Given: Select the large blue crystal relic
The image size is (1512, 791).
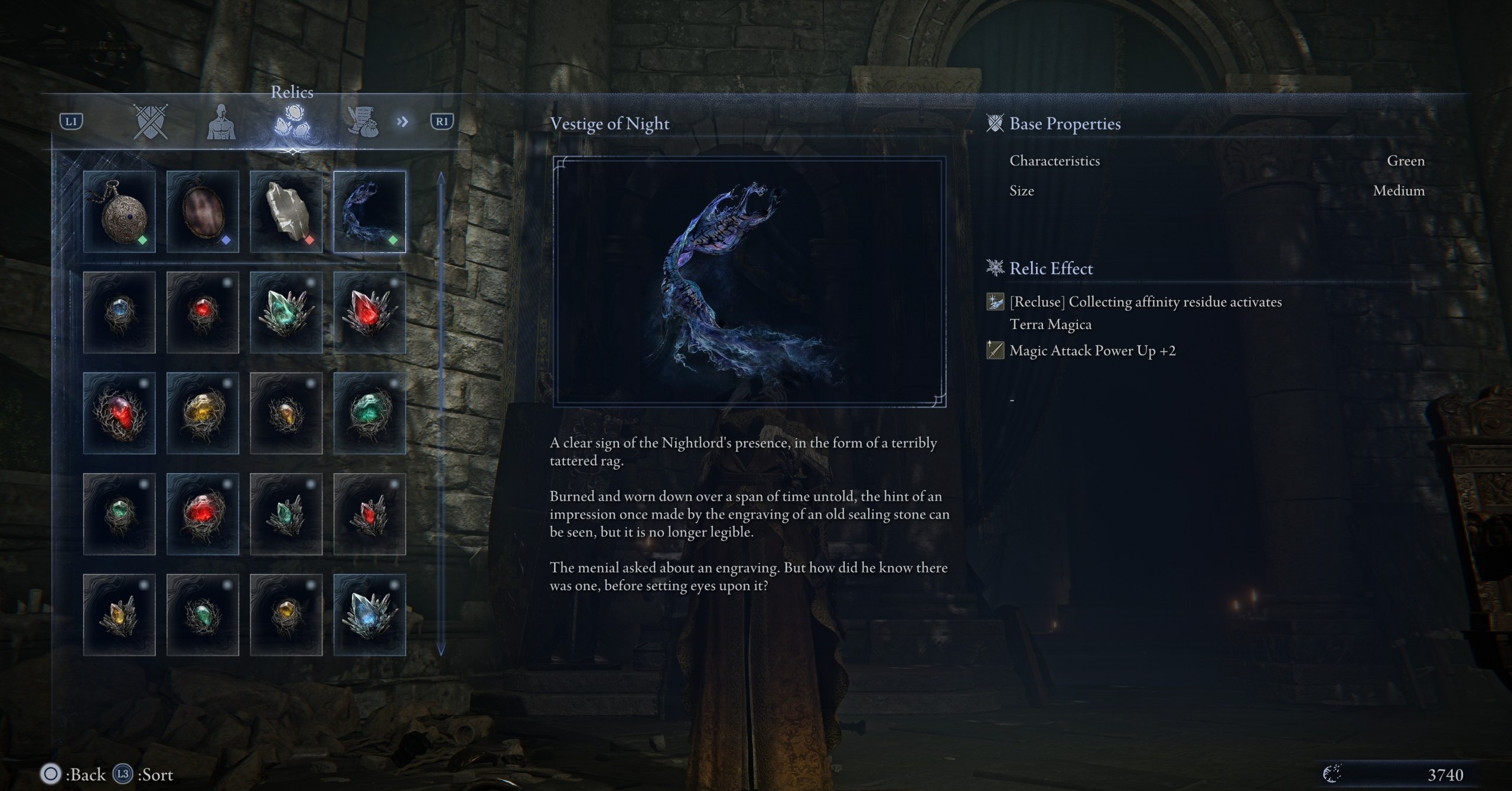Looking at the screenshot, I should pos(370,615).
